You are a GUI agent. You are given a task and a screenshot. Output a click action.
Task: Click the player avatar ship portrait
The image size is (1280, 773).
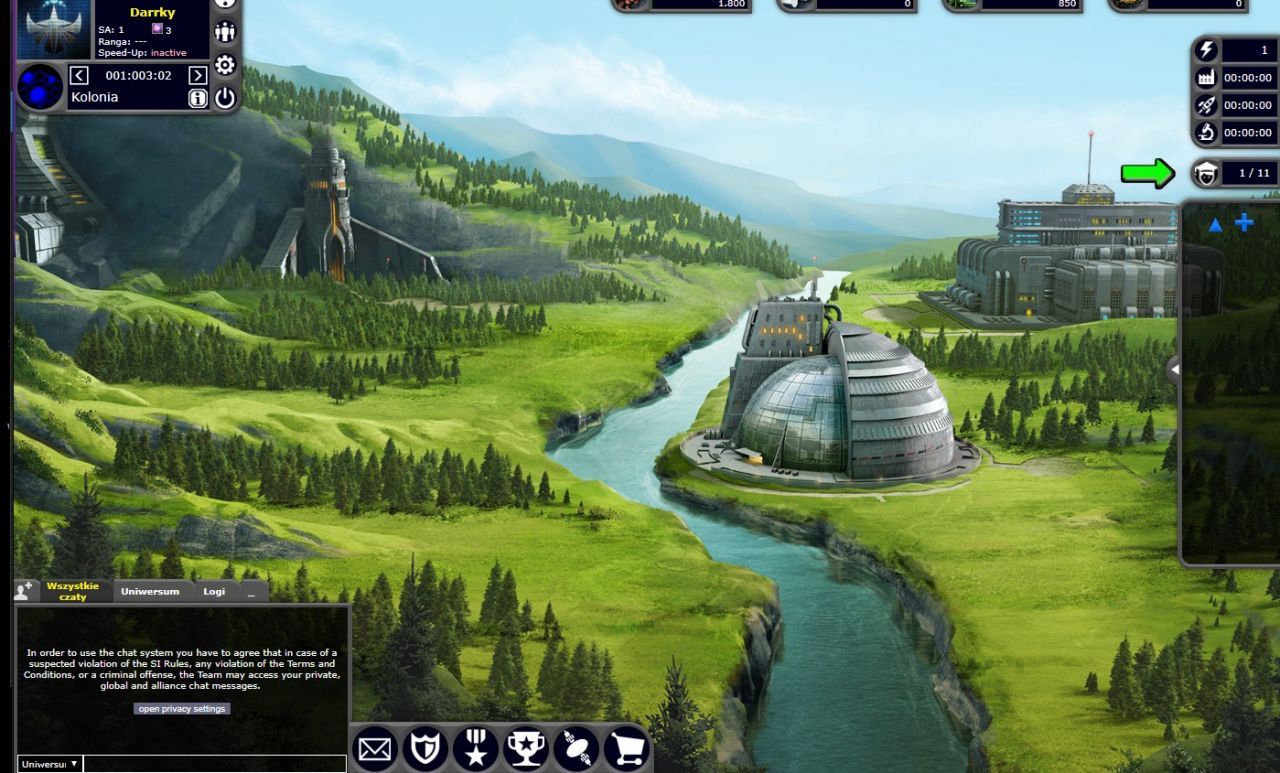[55, 28]
